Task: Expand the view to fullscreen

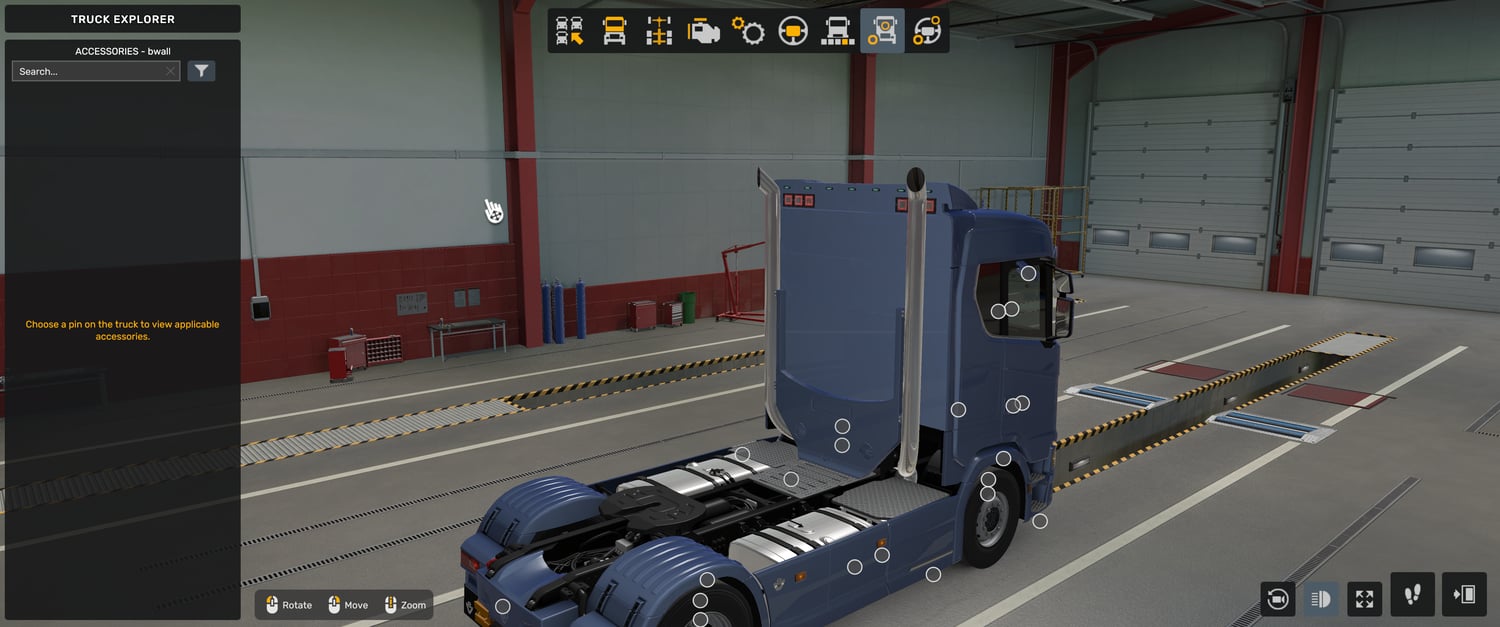Action: pos(1364,599)
